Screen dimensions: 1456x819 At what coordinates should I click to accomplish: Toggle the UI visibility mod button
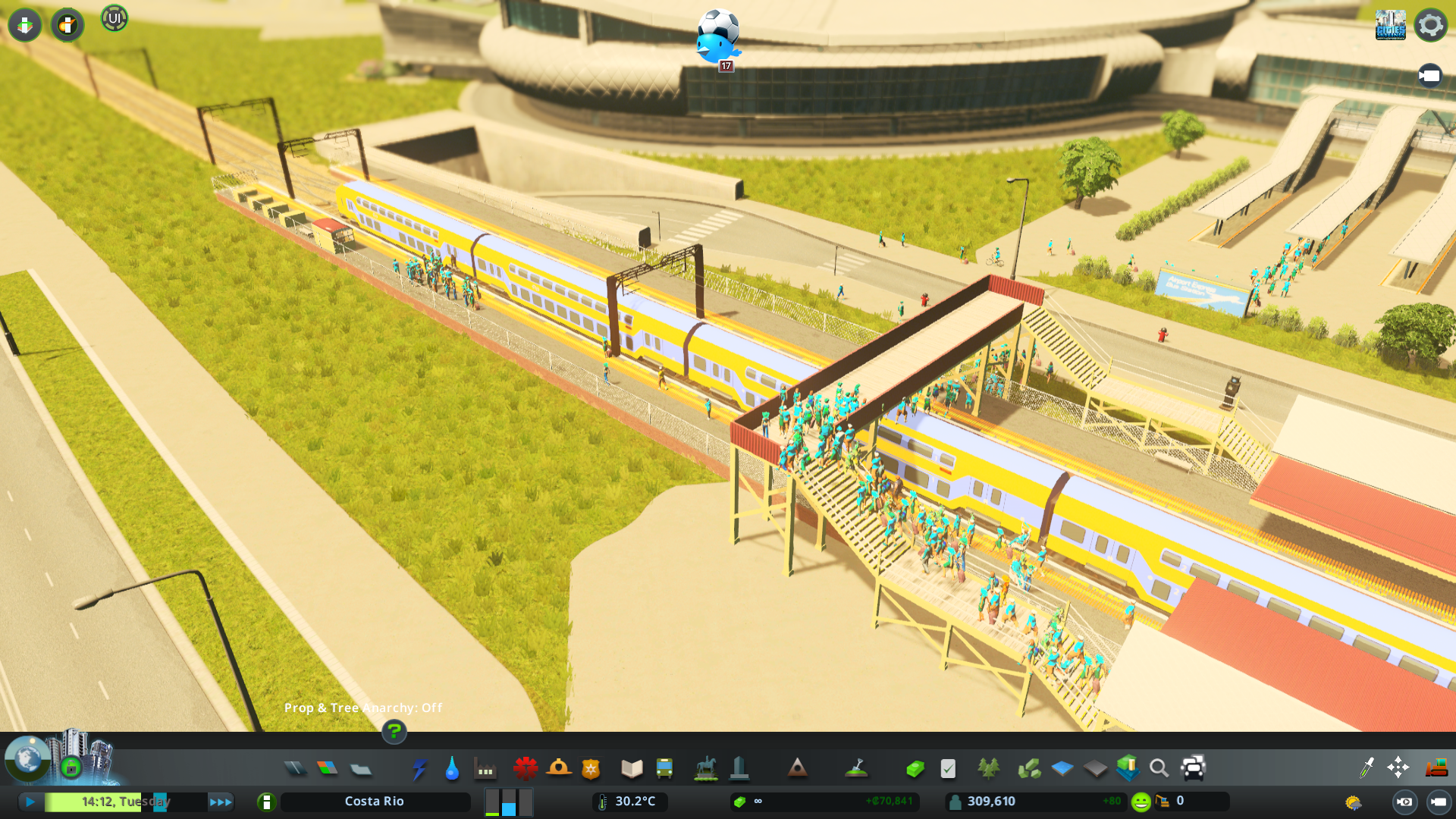pos(115,19)
